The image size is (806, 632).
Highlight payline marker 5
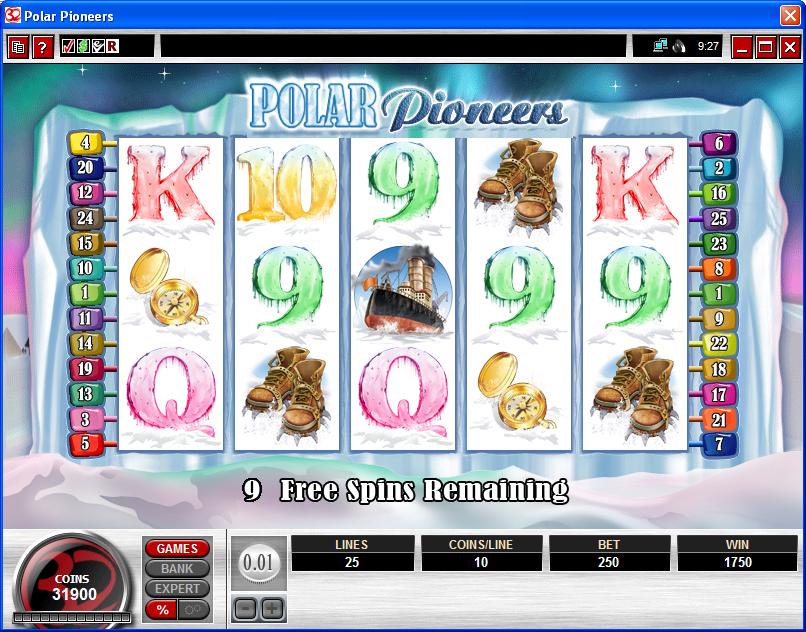[x=85, y=443]
